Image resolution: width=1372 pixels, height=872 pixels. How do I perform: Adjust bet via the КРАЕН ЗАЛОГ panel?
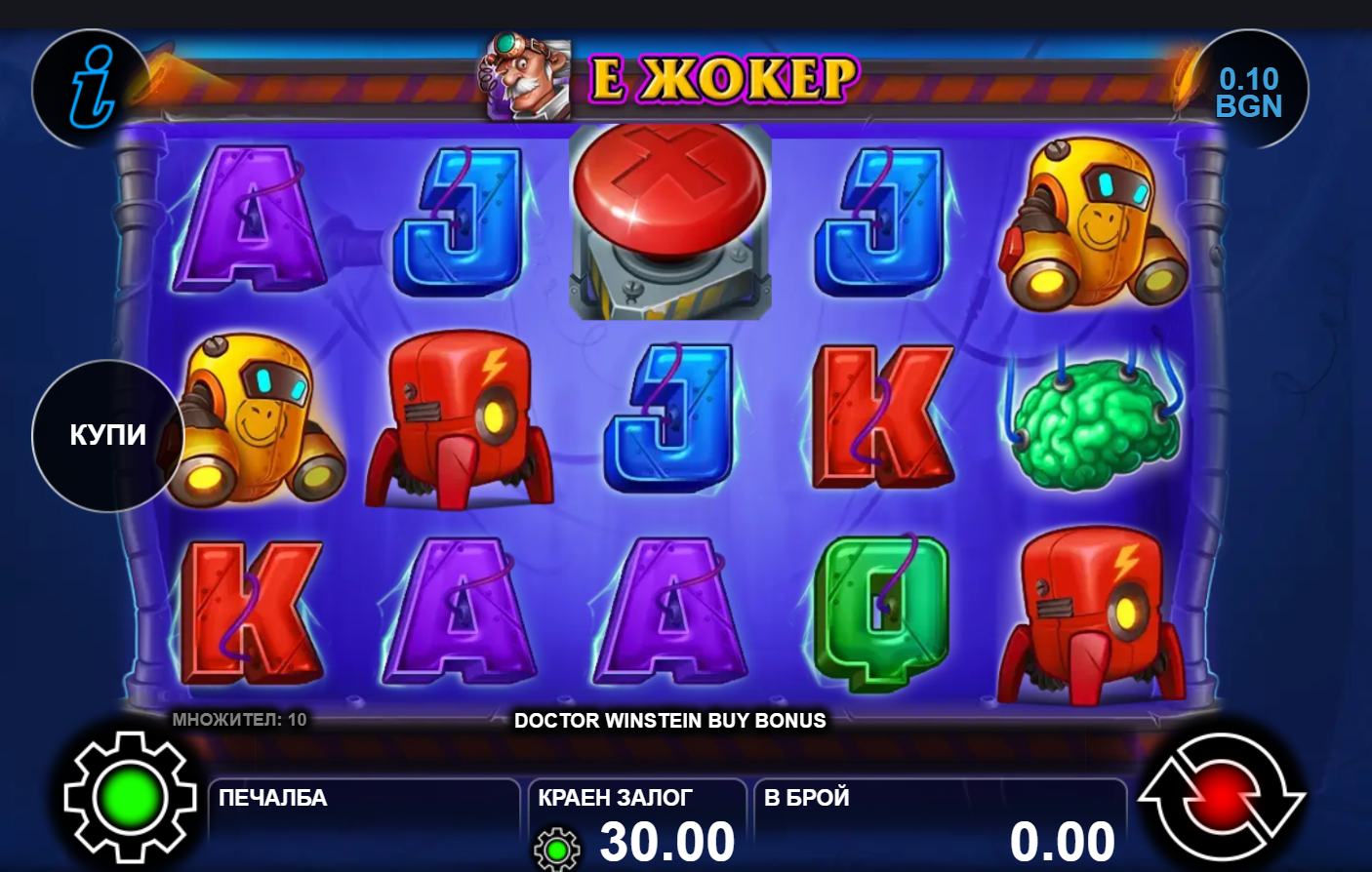[636, 825]
